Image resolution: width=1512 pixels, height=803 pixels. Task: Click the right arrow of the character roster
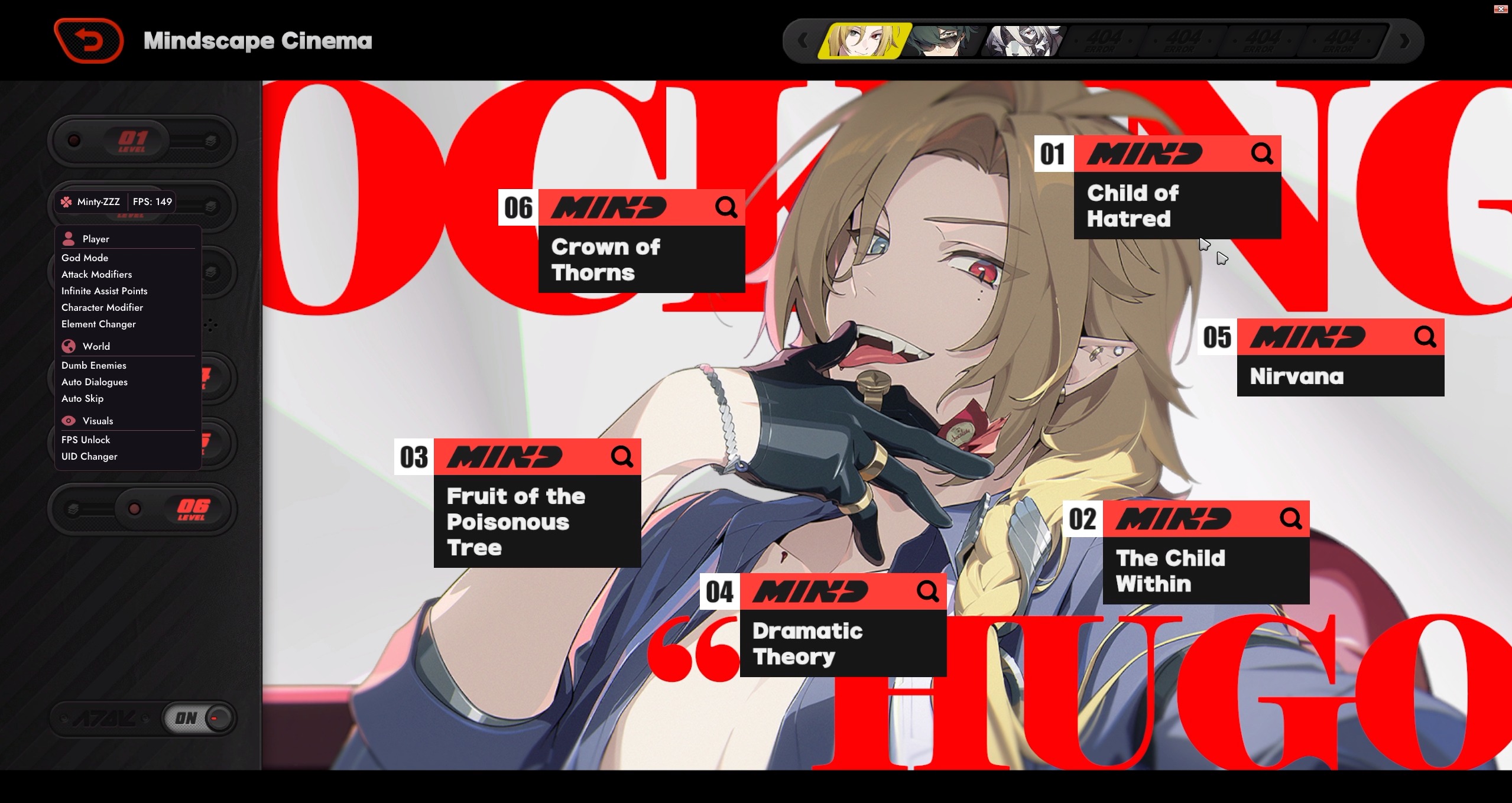(1405, 41)
